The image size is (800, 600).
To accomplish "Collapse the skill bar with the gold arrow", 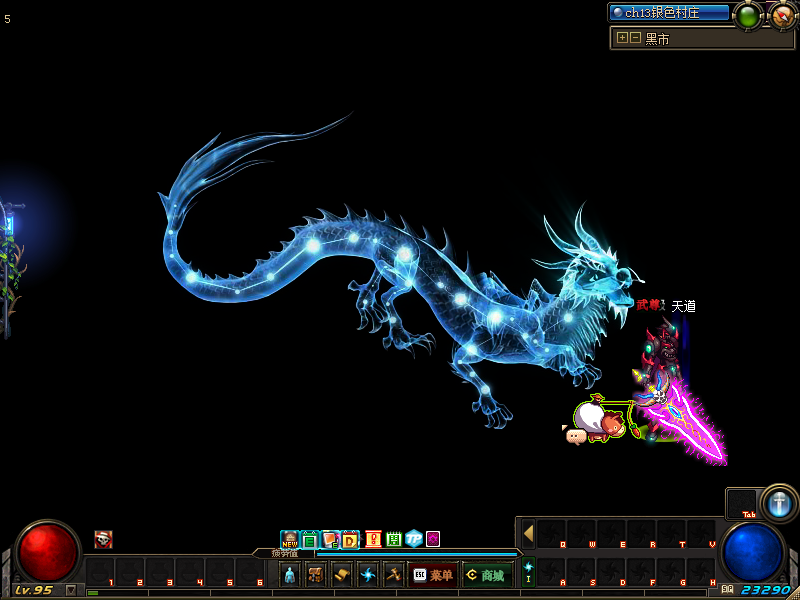I will point(528,533).
